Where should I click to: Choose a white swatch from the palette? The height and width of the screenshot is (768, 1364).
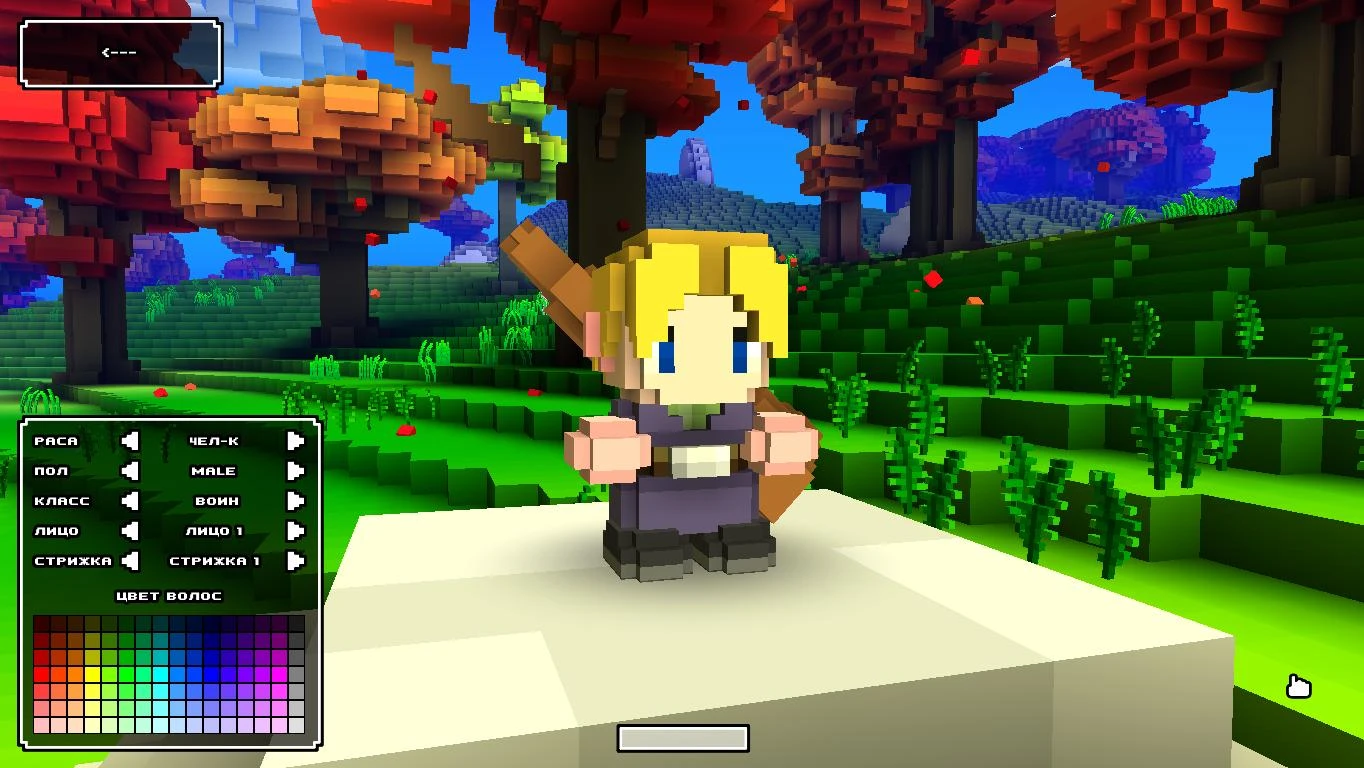coord(297,726)
